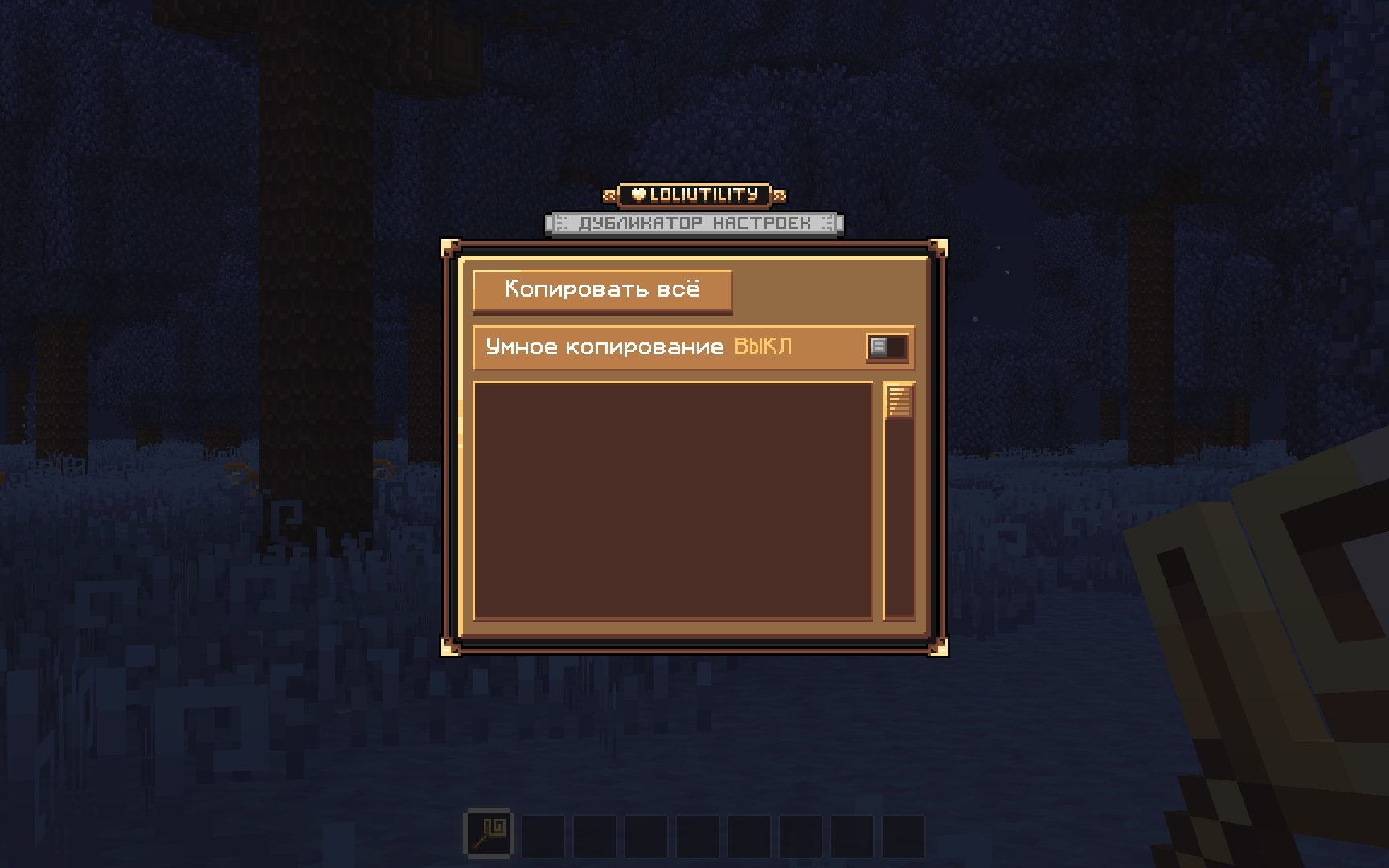Viewport: 1389px width, 868px height.
Task: Click the scrollbar handle in the list
Action: coord(899,400)
